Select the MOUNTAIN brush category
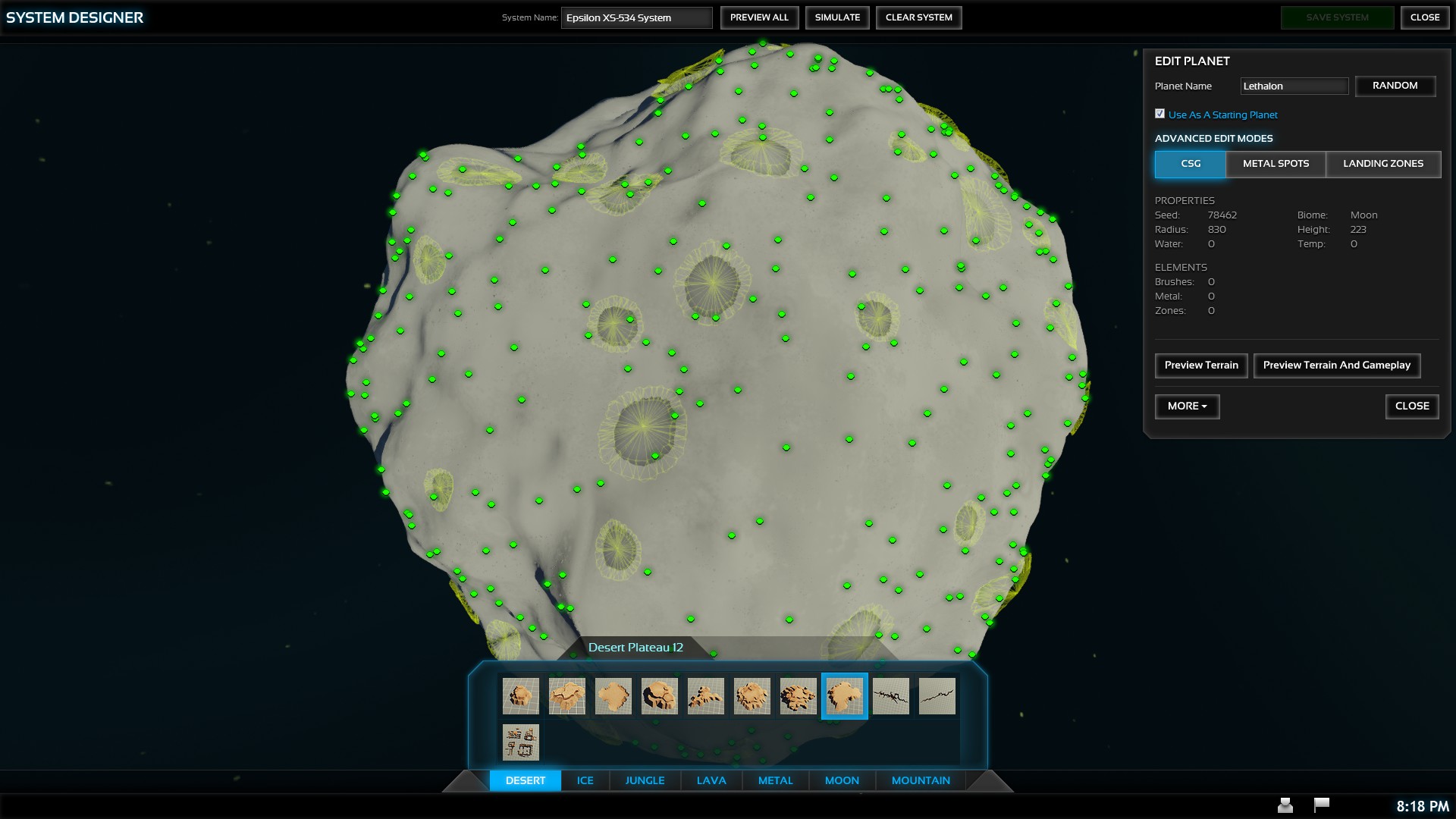 click(x=920, y=780)
